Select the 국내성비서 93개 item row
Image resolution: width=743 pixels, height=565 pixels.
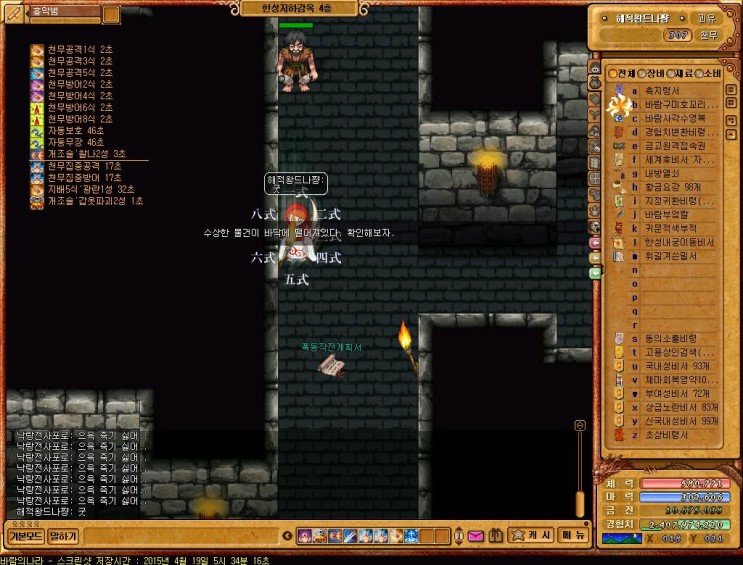[679, 366]
